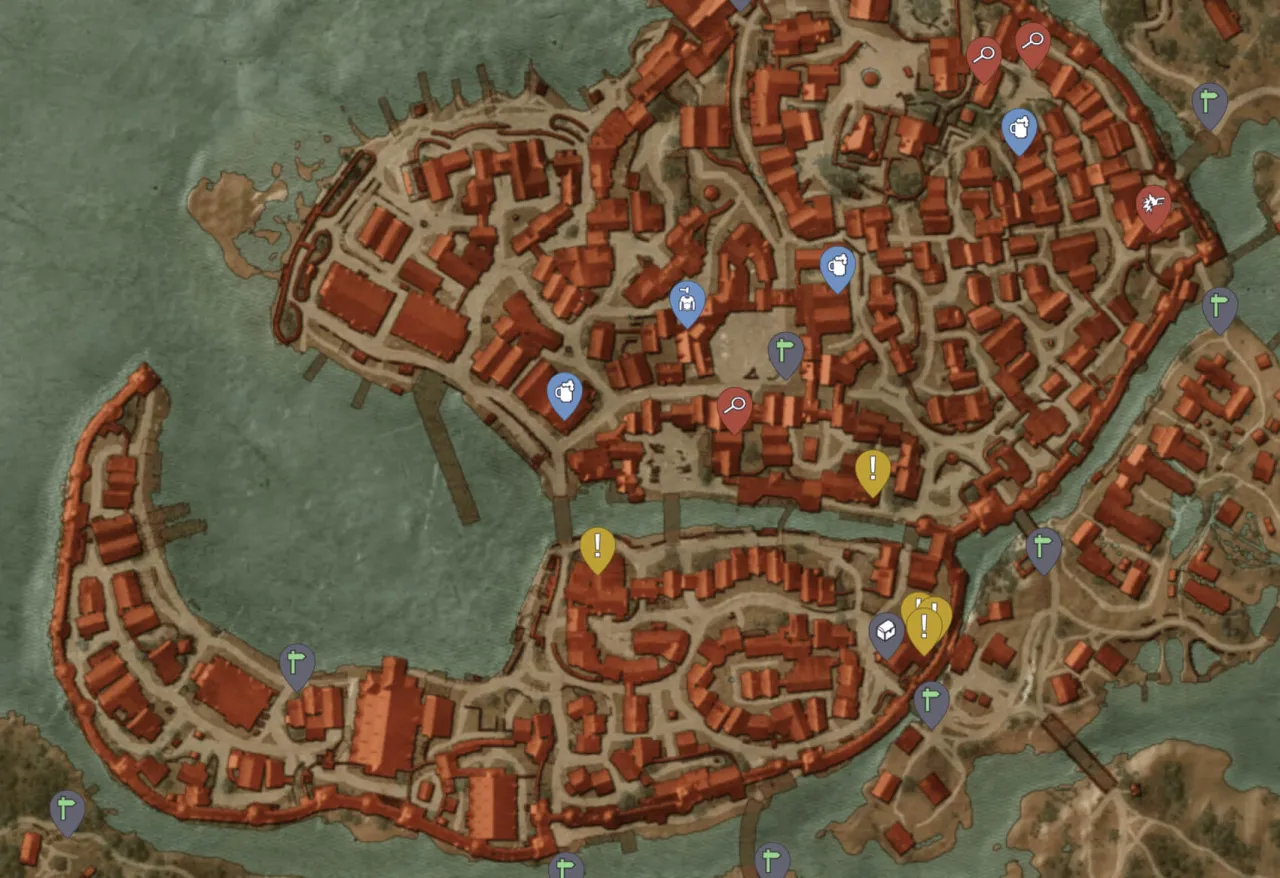Open the quest exclamation marker east of the square

(873, 466)
